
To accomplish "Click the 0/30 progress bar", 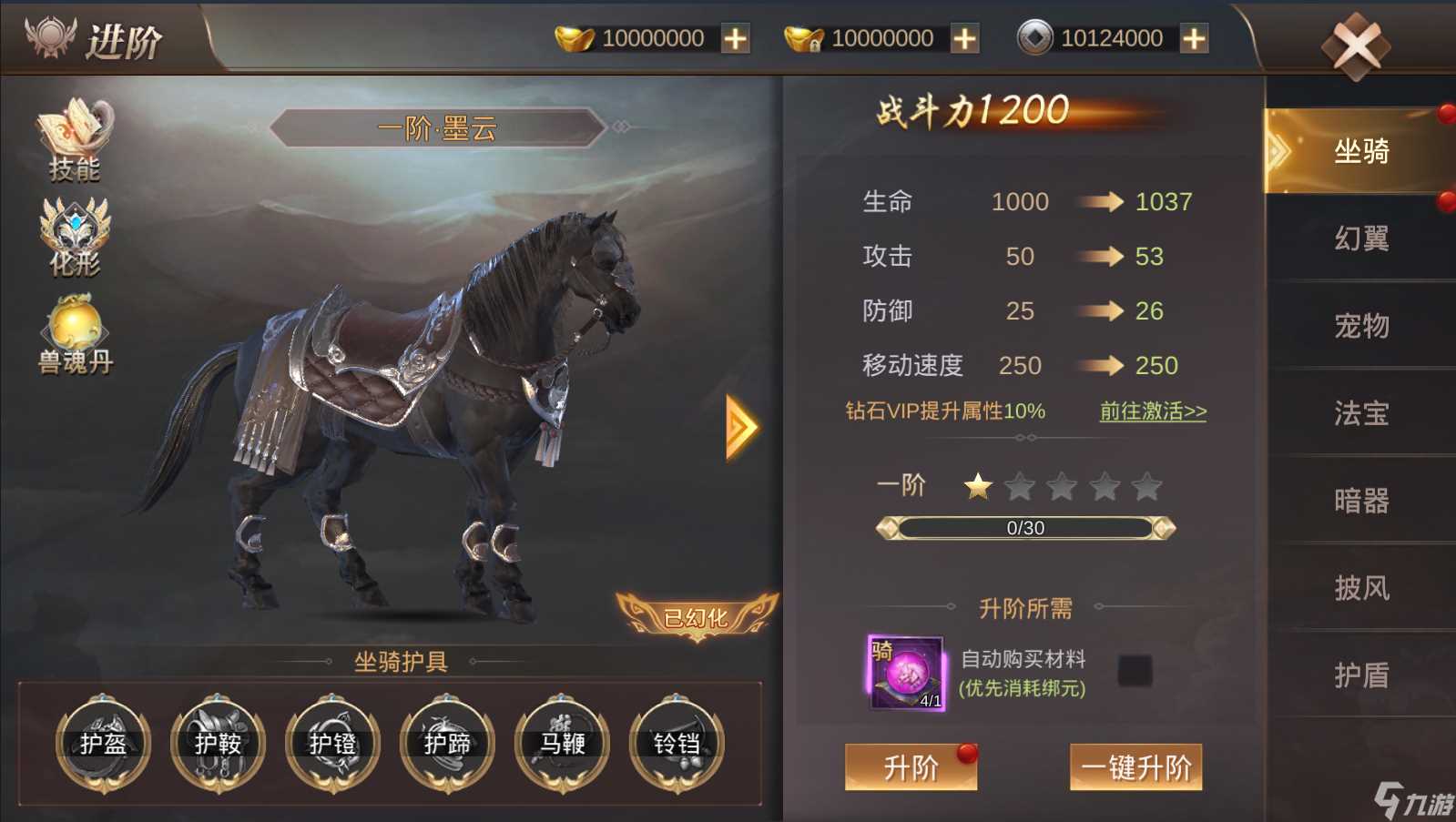I will (x=1025, y=527).
